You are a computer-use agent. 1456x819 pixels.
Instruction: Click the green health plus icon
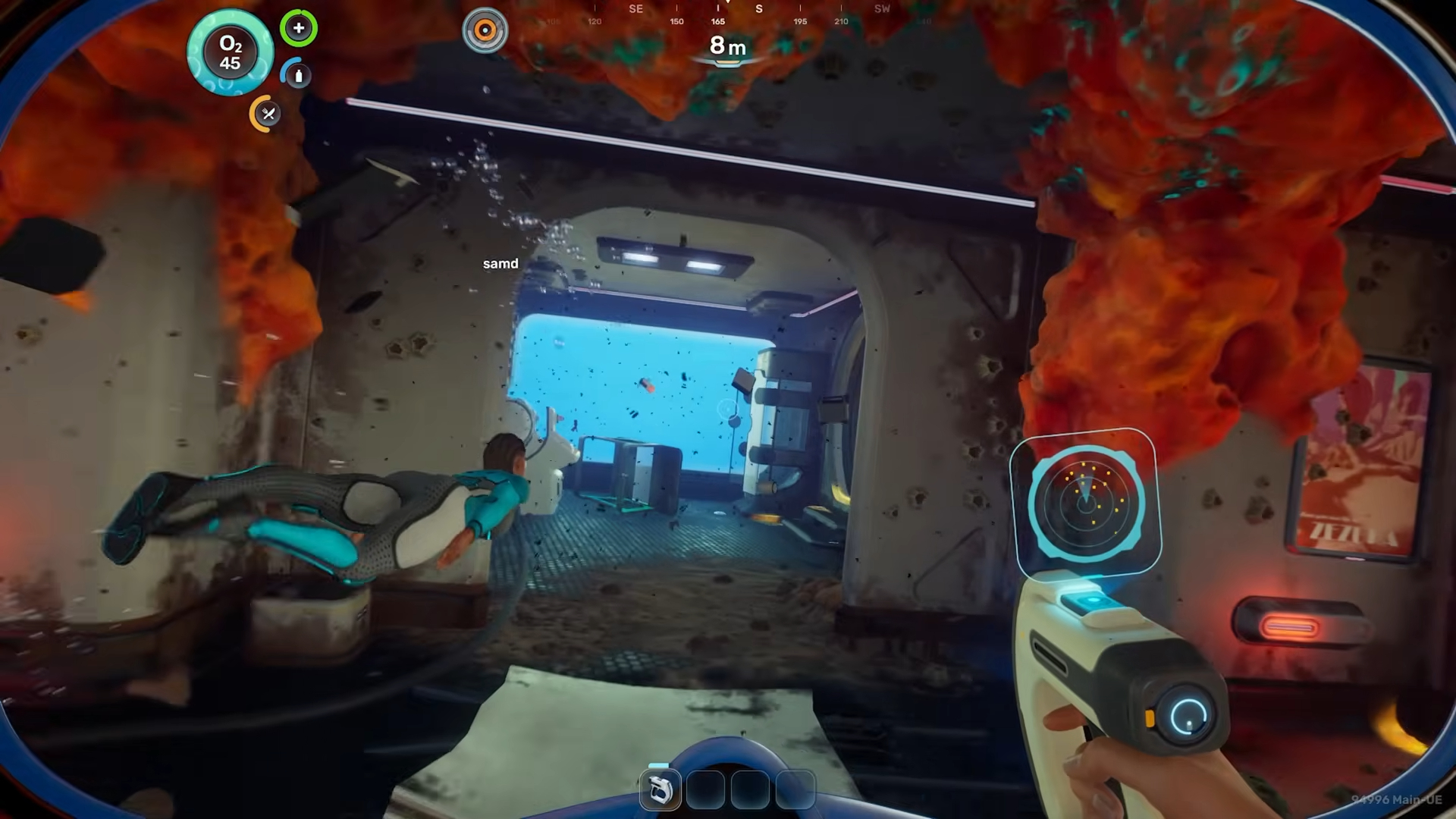pyautogui.click(x=299, y=29)
